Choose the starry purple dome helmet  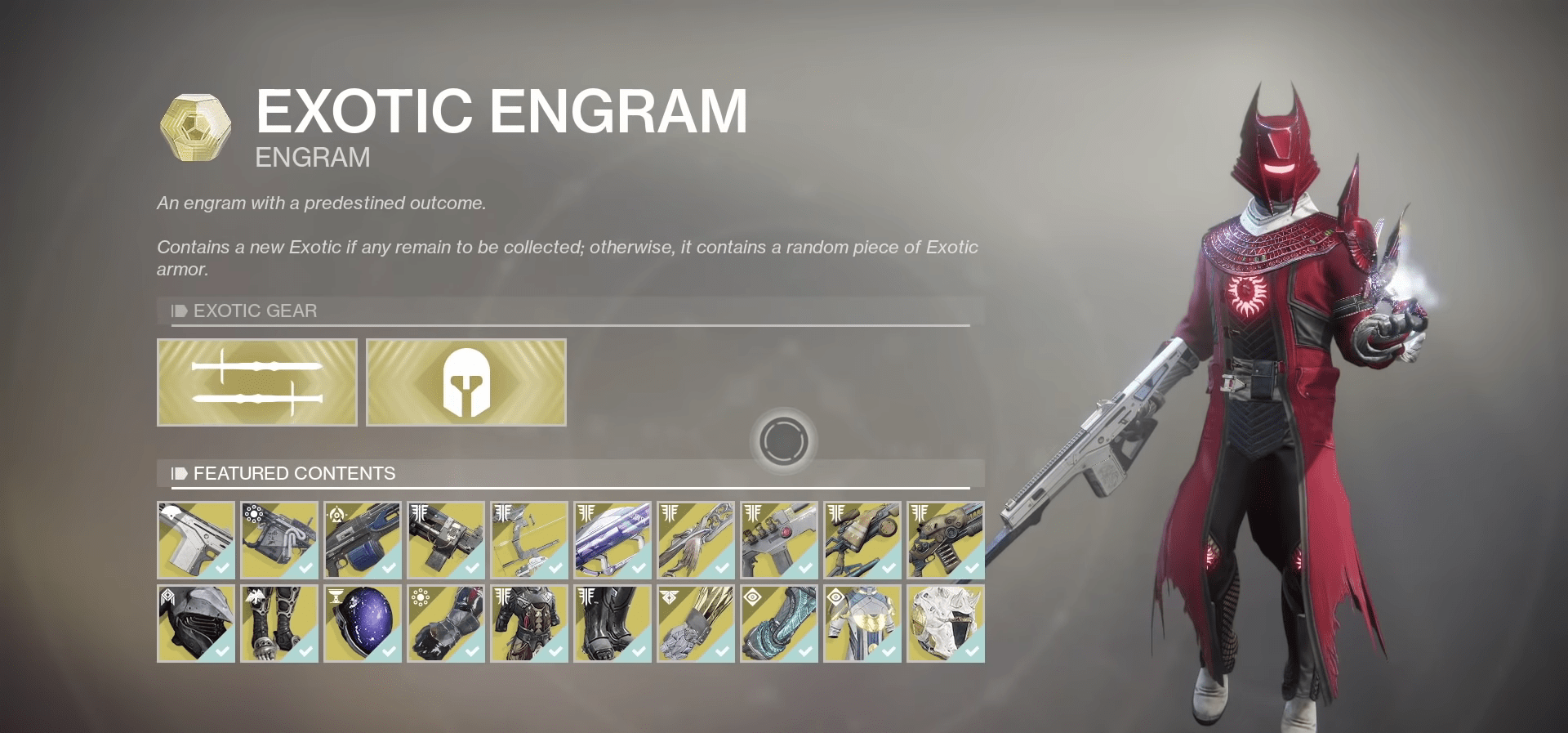click(363, 623)
